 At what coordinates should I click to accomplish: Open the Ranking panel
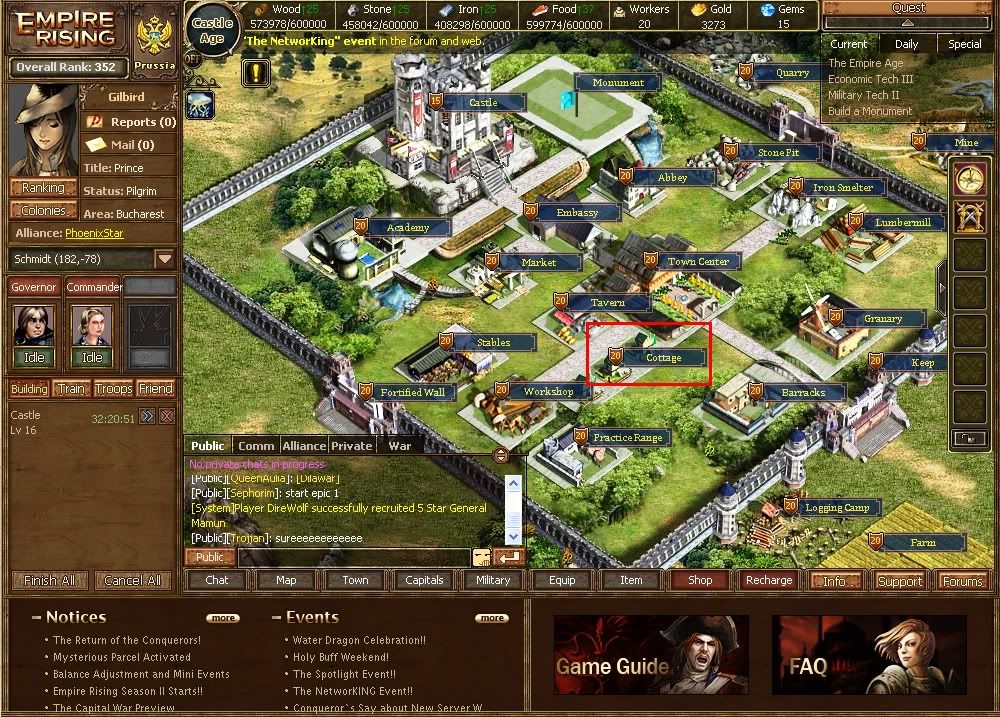(x=43, y=188)
